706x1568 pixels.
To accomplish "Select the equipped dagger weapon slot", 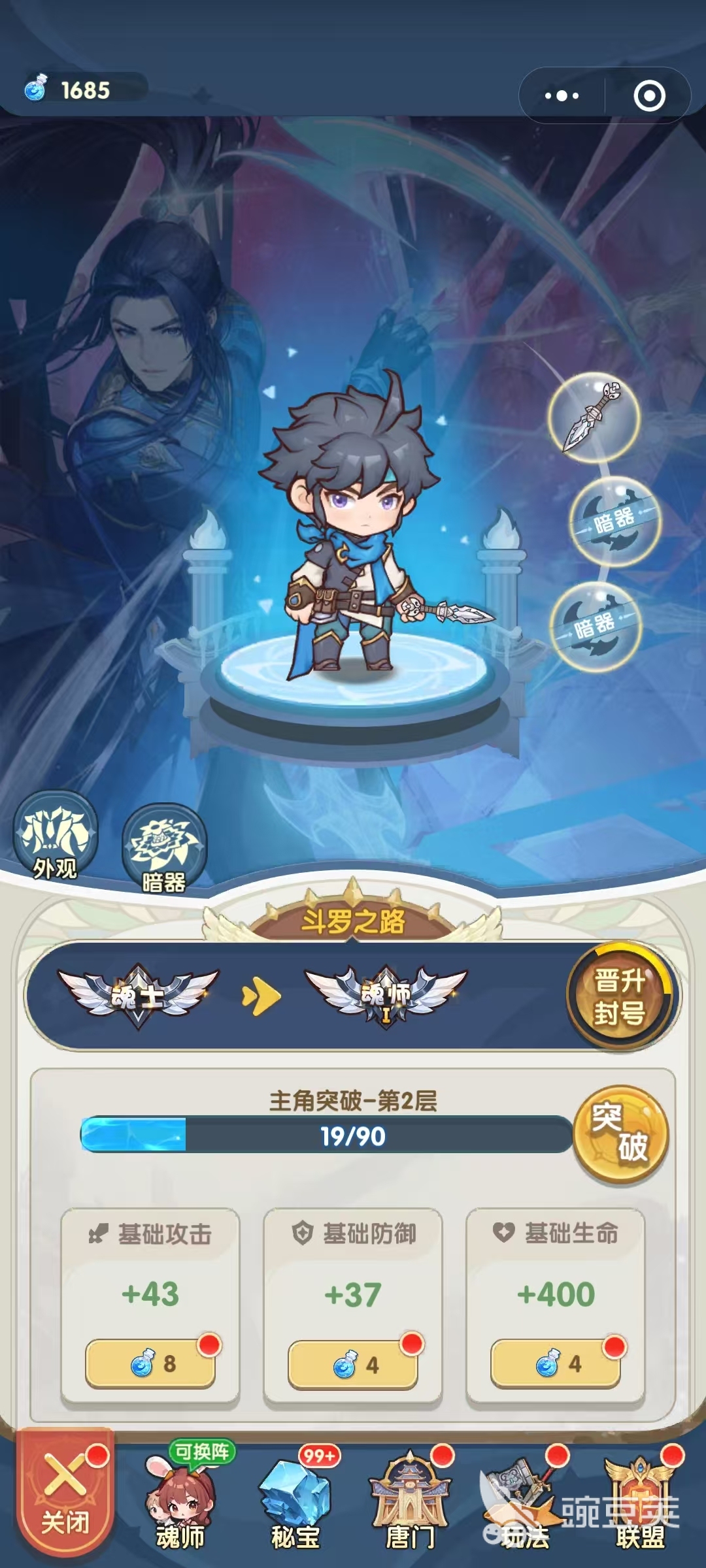I will point(593,417).
